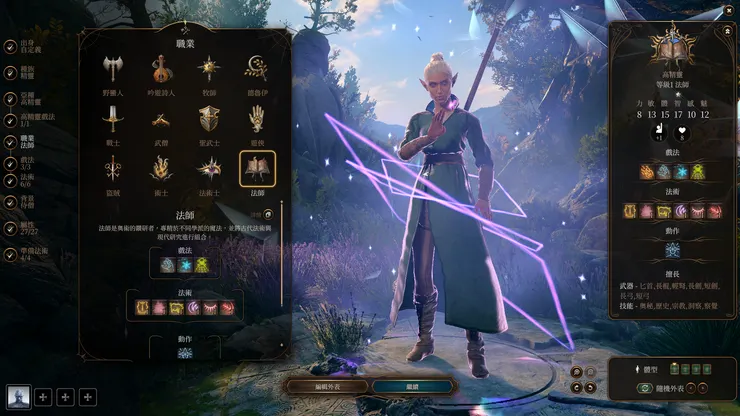Select the 邪術士 (Warlock) class
Screen dimensions: 740x416
[x=208, y=169]
